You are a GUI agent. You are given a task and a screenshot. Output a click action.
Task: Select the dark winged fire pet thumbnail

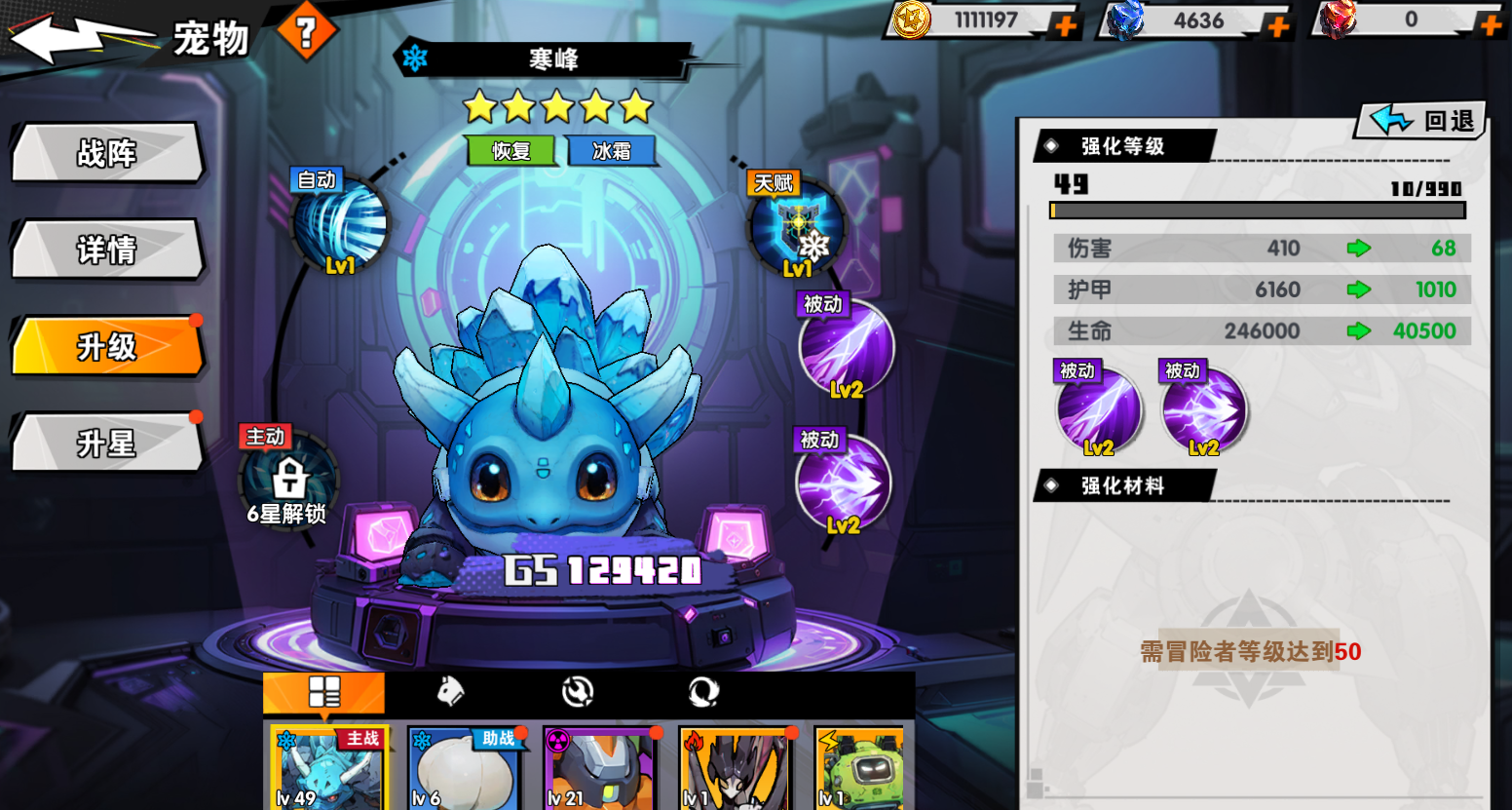736,769
